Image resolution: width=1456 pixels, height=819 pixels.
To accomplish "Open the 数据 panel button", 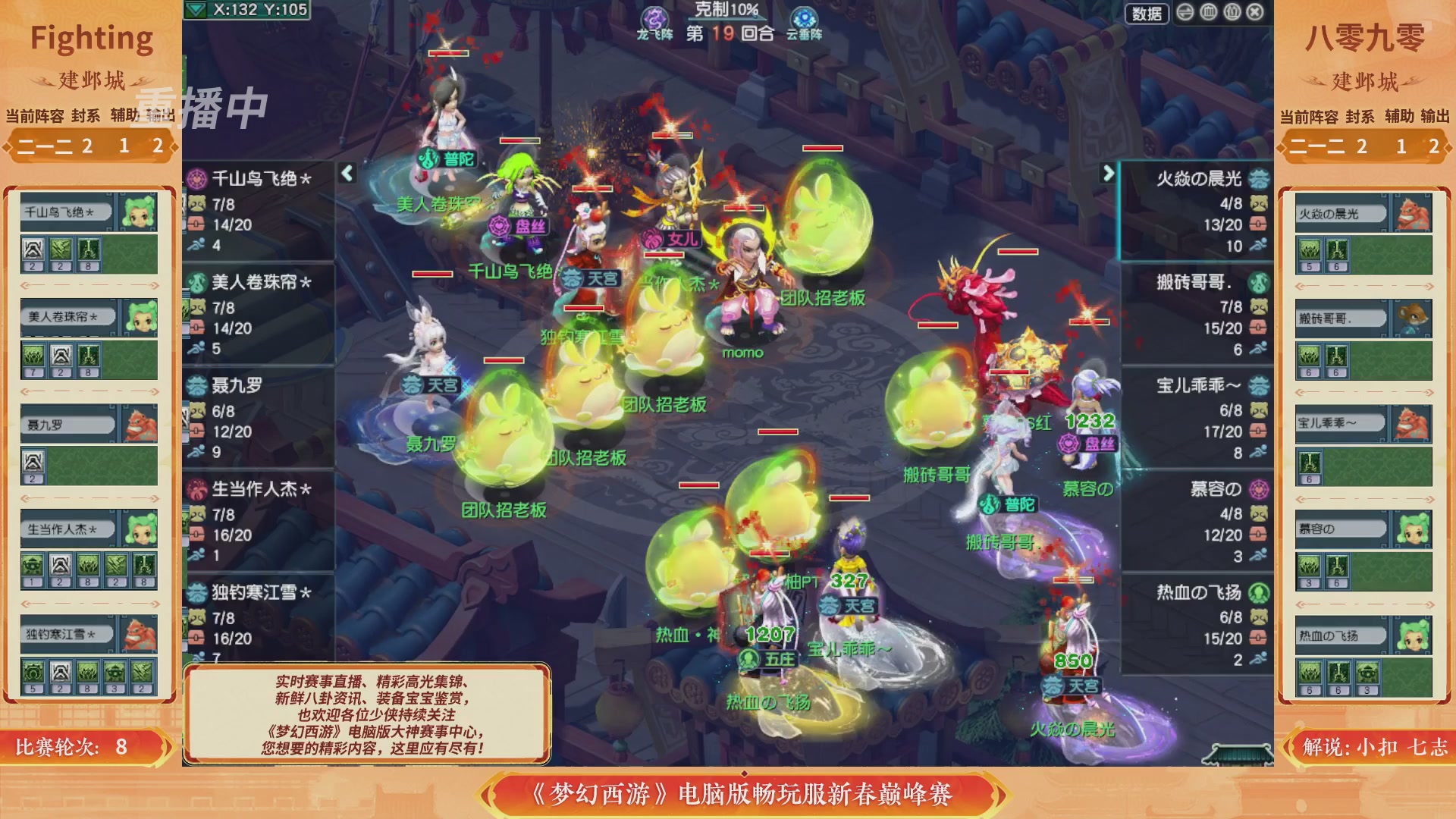I will [1147, 13].
